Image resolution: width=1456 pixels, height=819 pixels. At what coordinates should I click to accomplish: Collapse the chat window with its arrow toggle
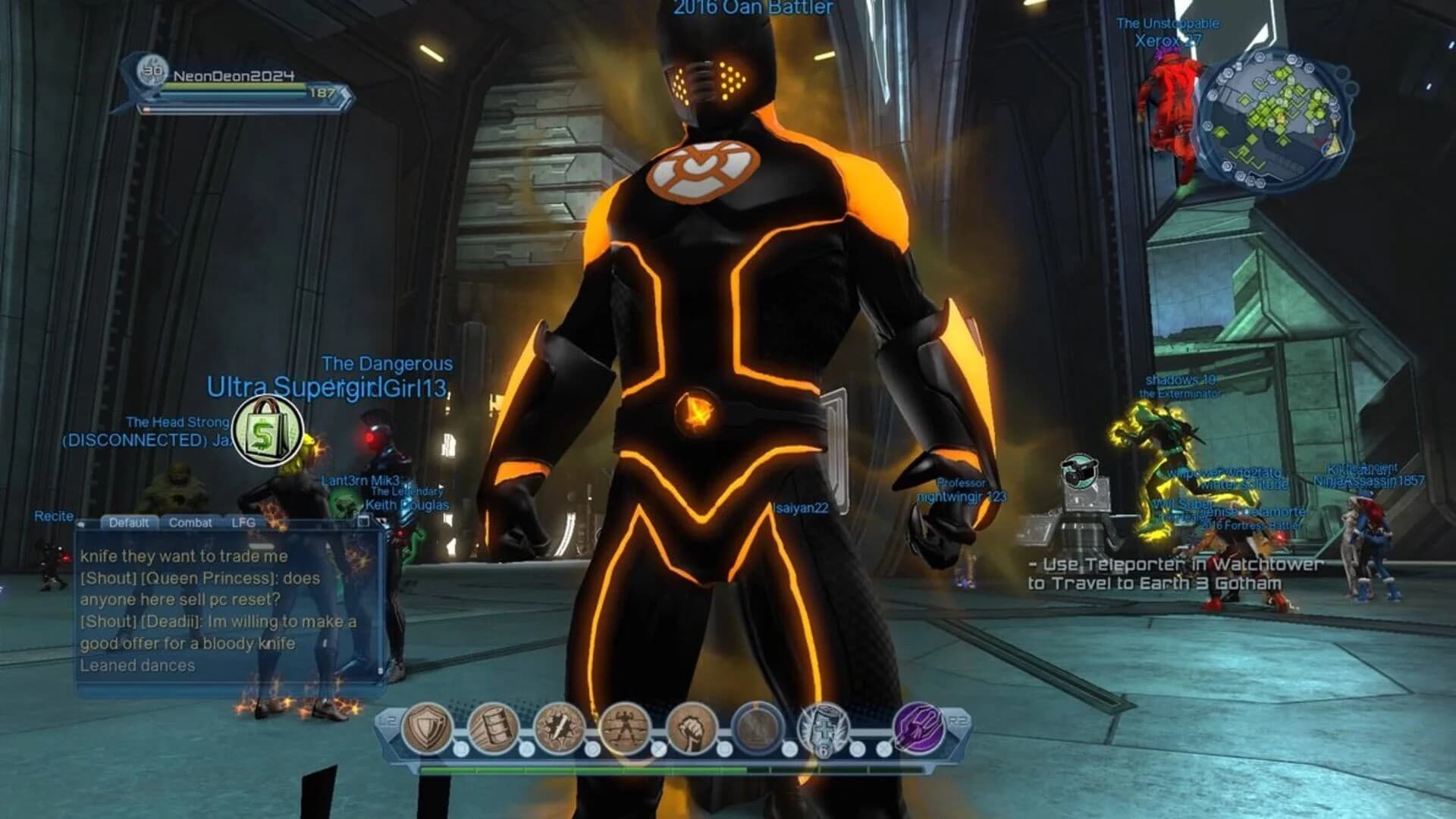click(x=83, y=523)
